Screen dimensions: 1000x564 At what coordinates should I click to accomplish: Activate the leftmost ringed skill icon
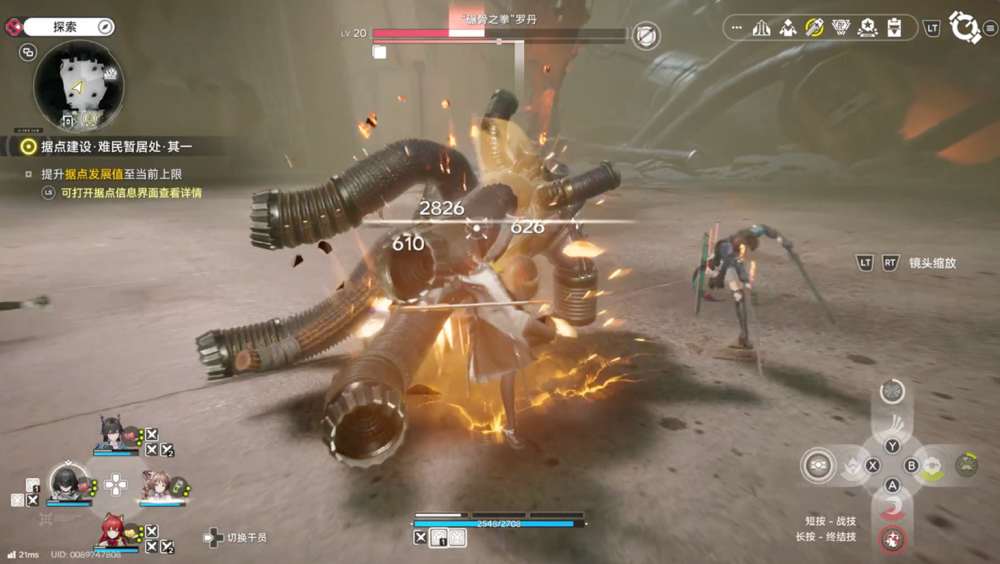click(x=818, y=465)
